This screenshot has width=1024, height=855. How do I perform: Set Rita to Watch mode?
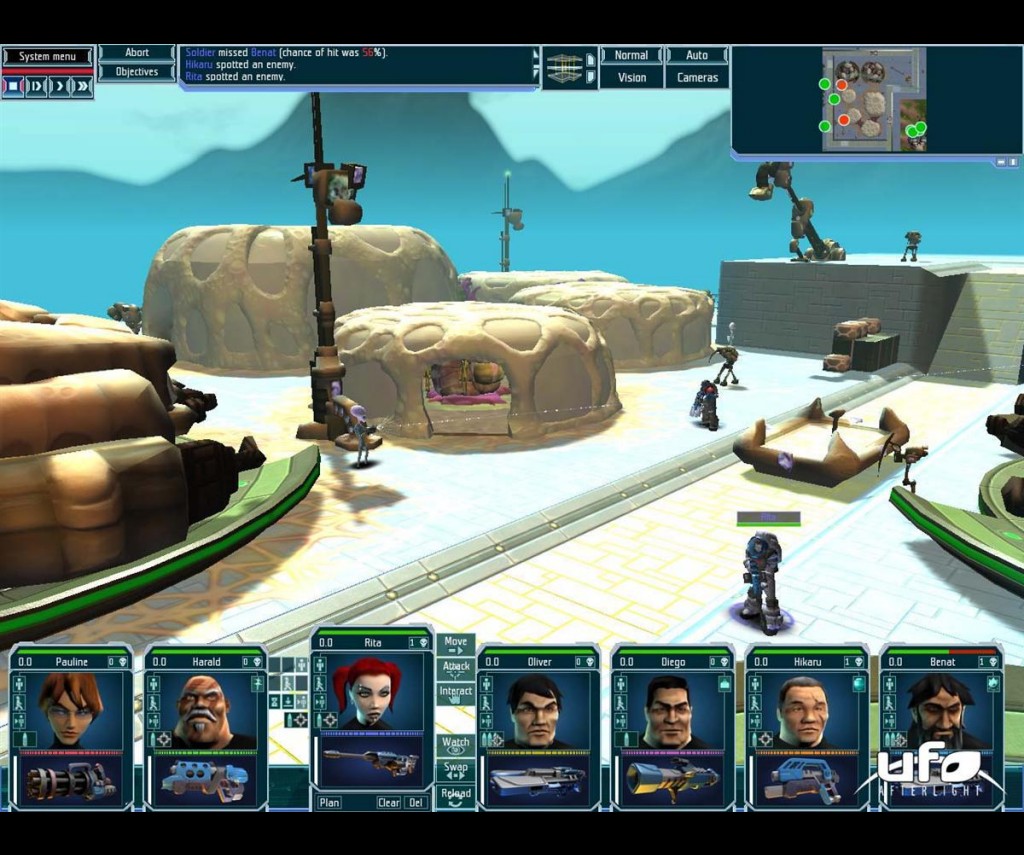[x=456, y=745]
